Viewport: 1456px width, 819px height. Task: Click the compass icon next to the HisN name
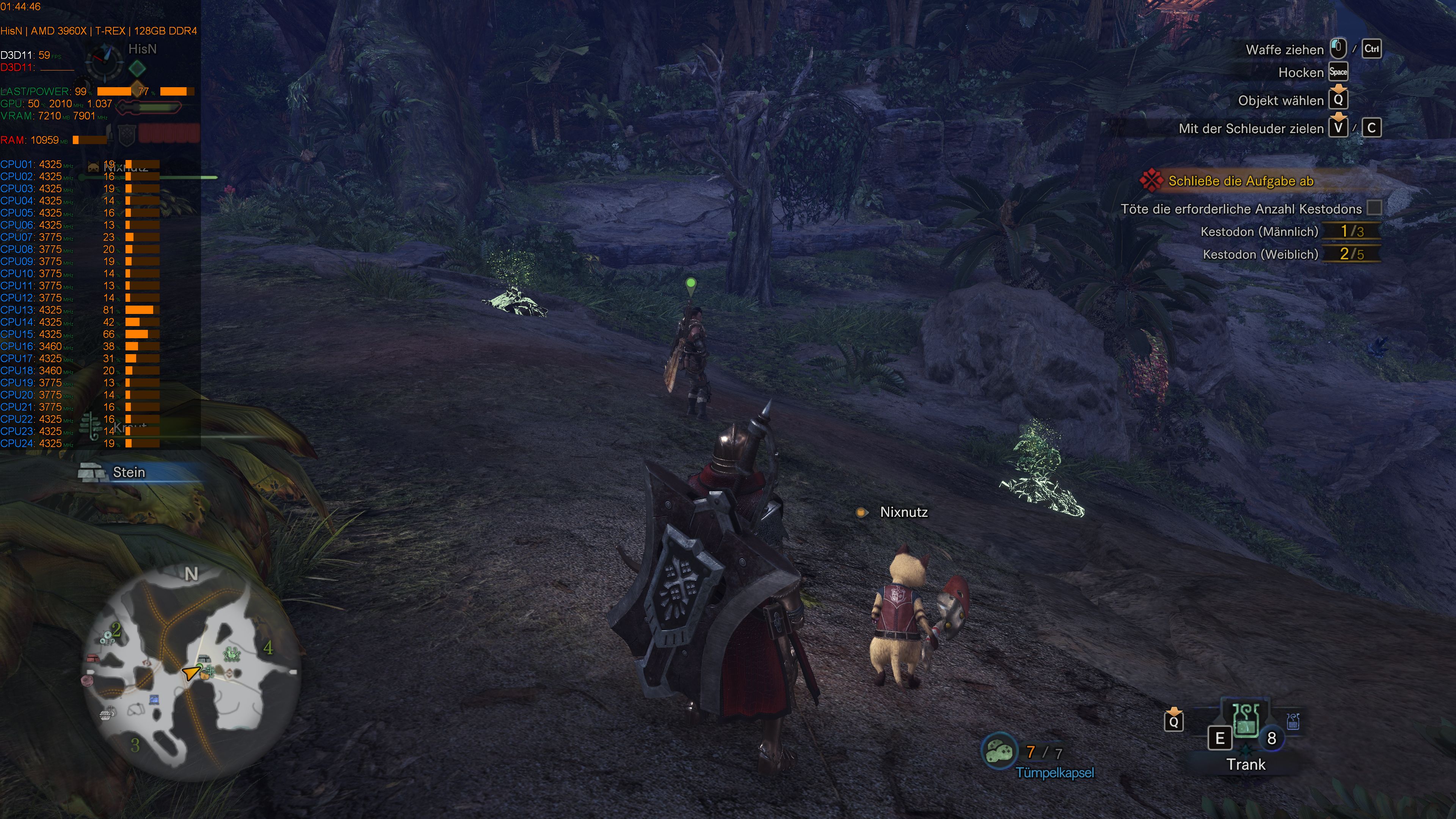click(105, 62)
